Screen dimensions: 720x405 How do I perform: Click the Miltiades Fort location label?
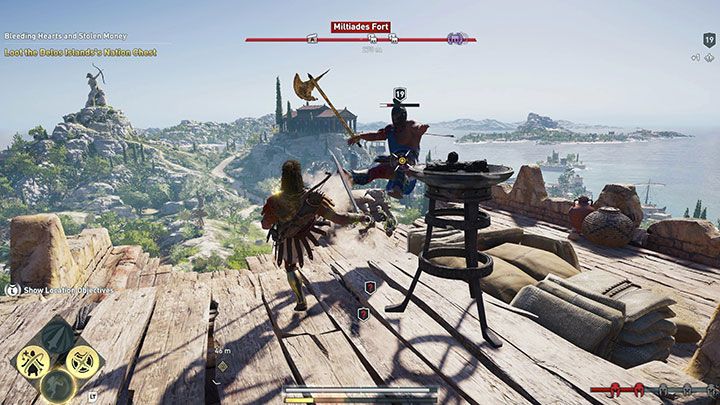pos(360,27)
